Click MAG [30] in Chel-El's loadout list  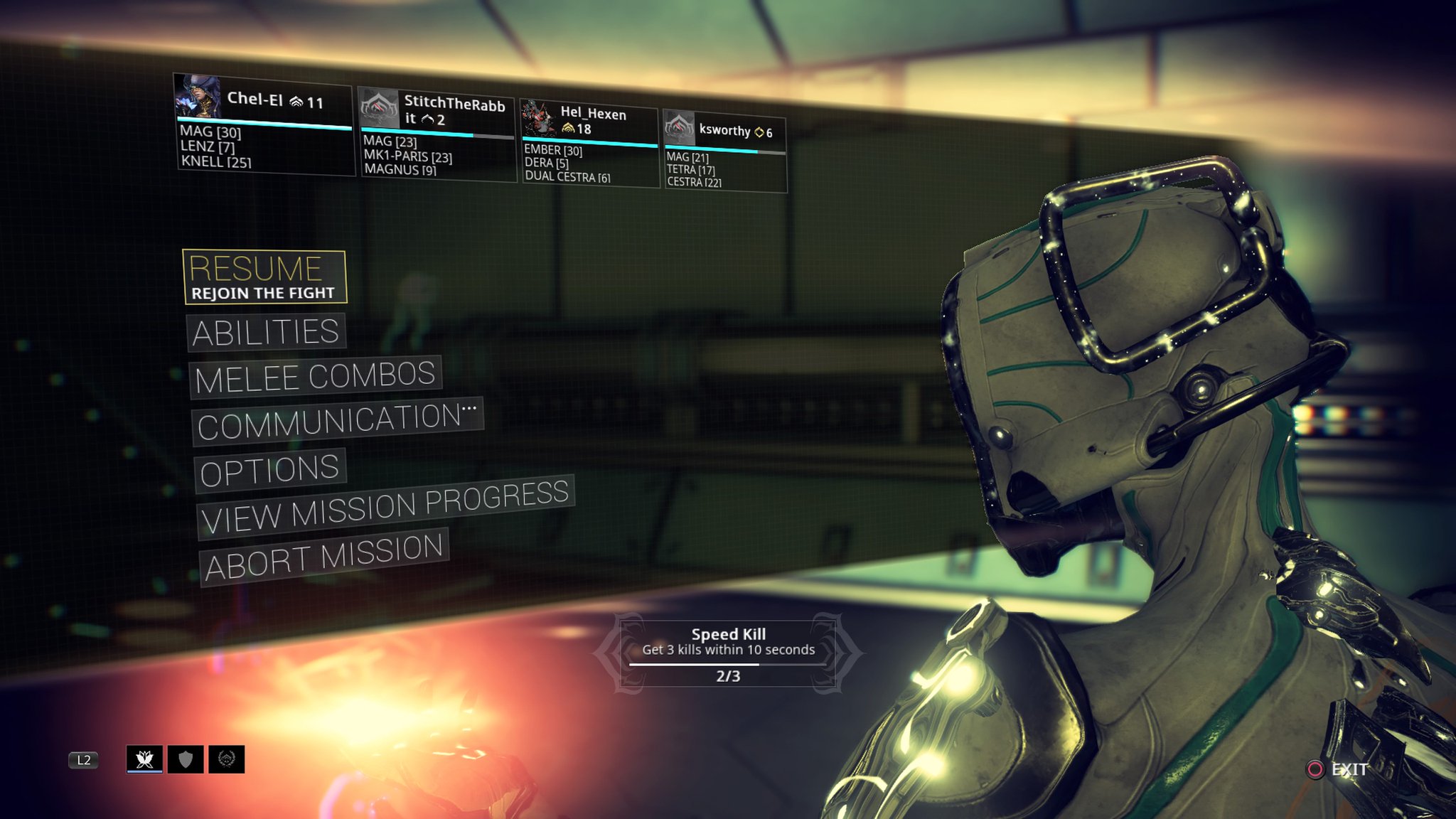tap(210, 134)
